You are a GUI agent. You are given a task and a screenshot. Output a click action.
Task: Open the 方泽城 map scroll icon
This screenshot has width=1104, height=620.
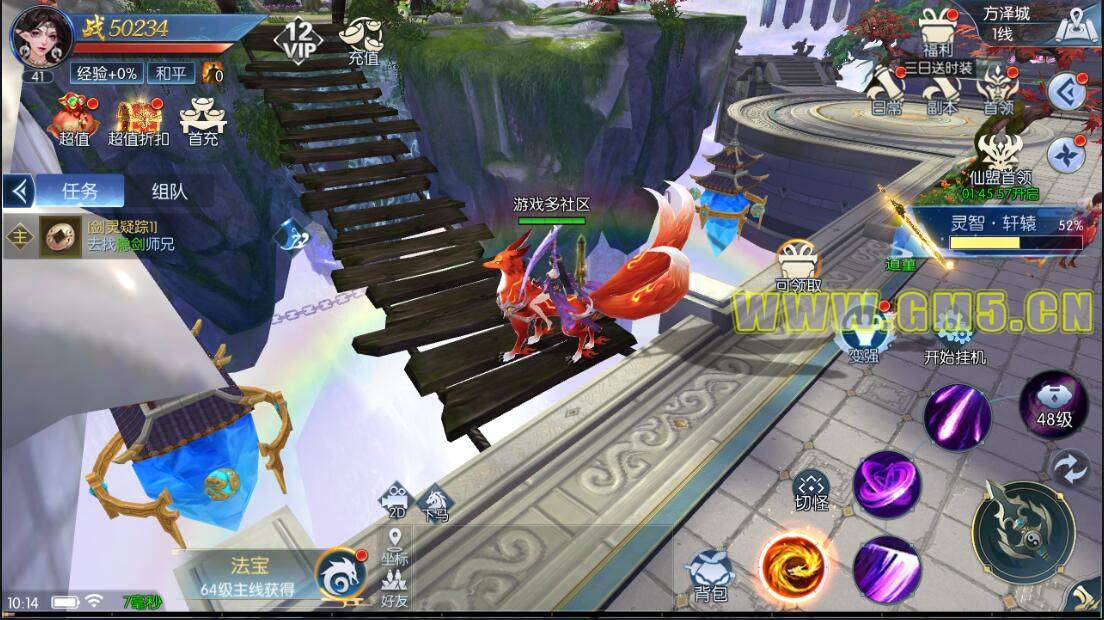(x=1076, y=24)
